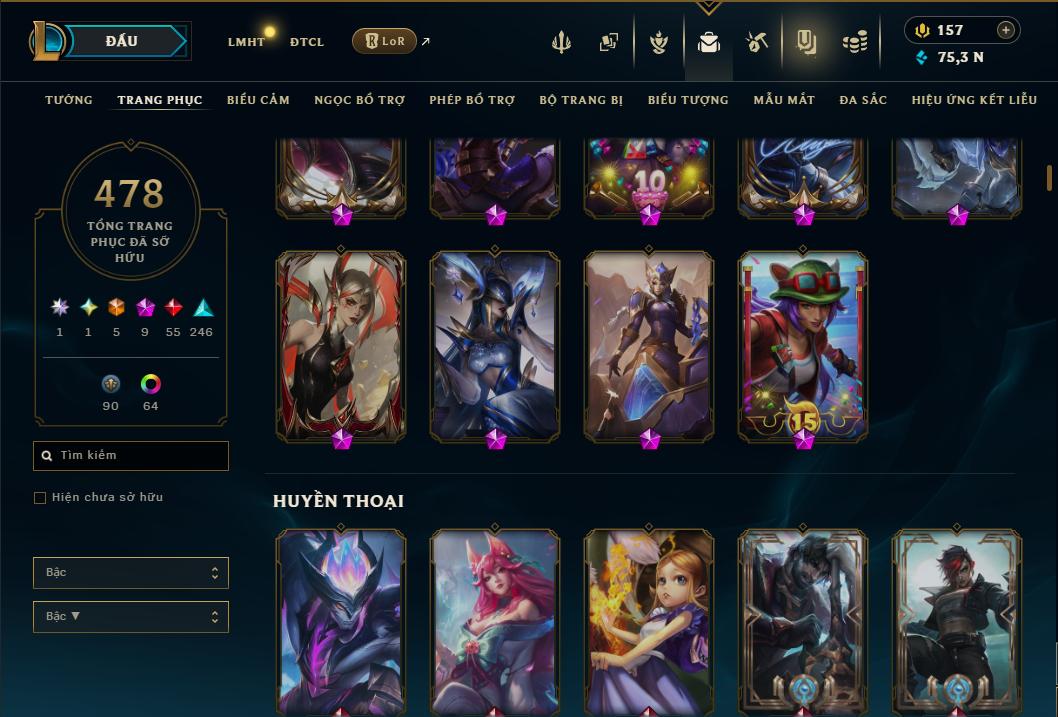Viewport: 1058px width, 717px height.
Task: Show the PHÉP BỔ TRỢ tab
Action: click(472, 100)
